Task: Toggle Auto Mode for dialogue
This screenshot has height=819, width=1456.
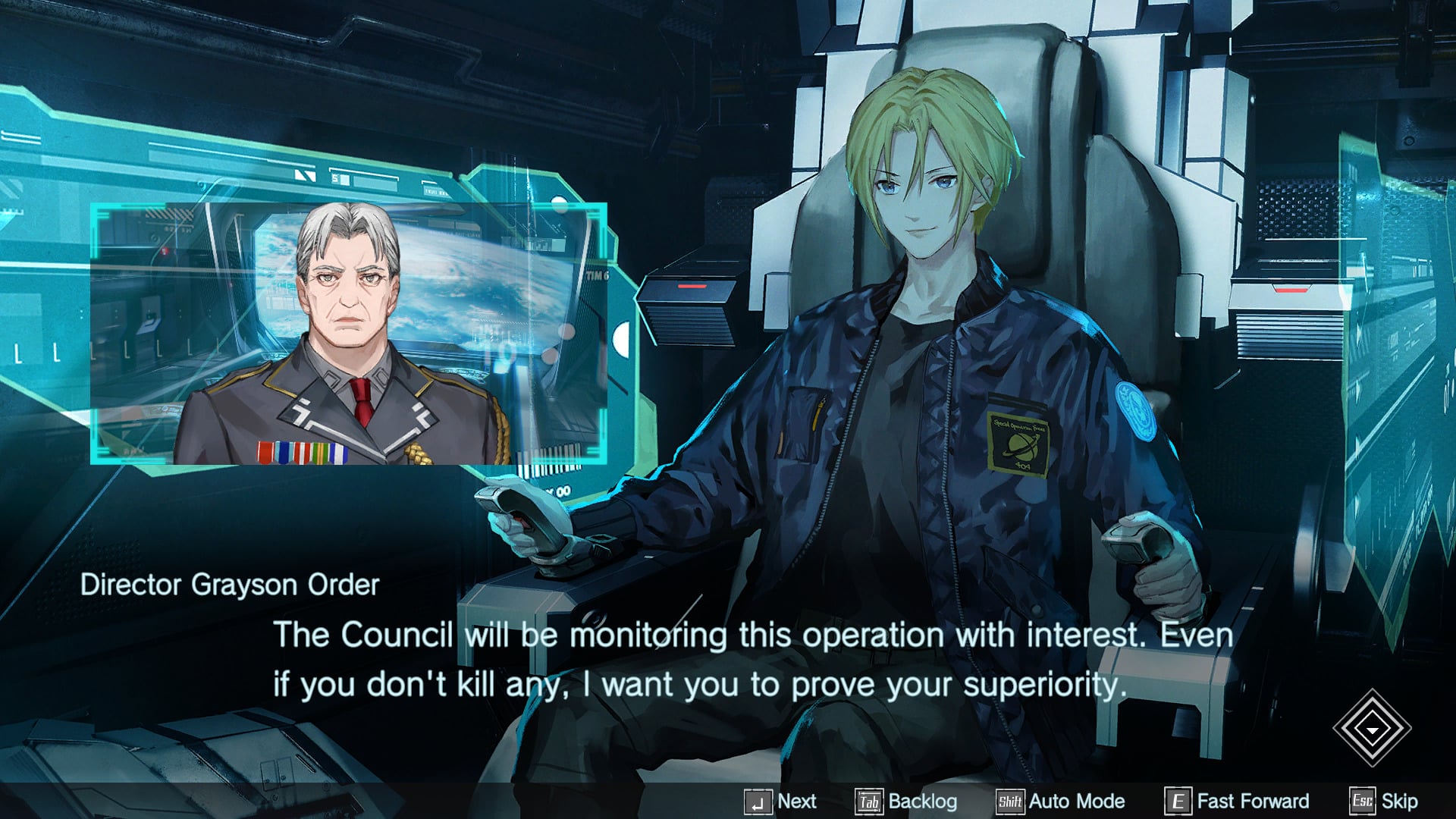Action: tap(1061, 801)
